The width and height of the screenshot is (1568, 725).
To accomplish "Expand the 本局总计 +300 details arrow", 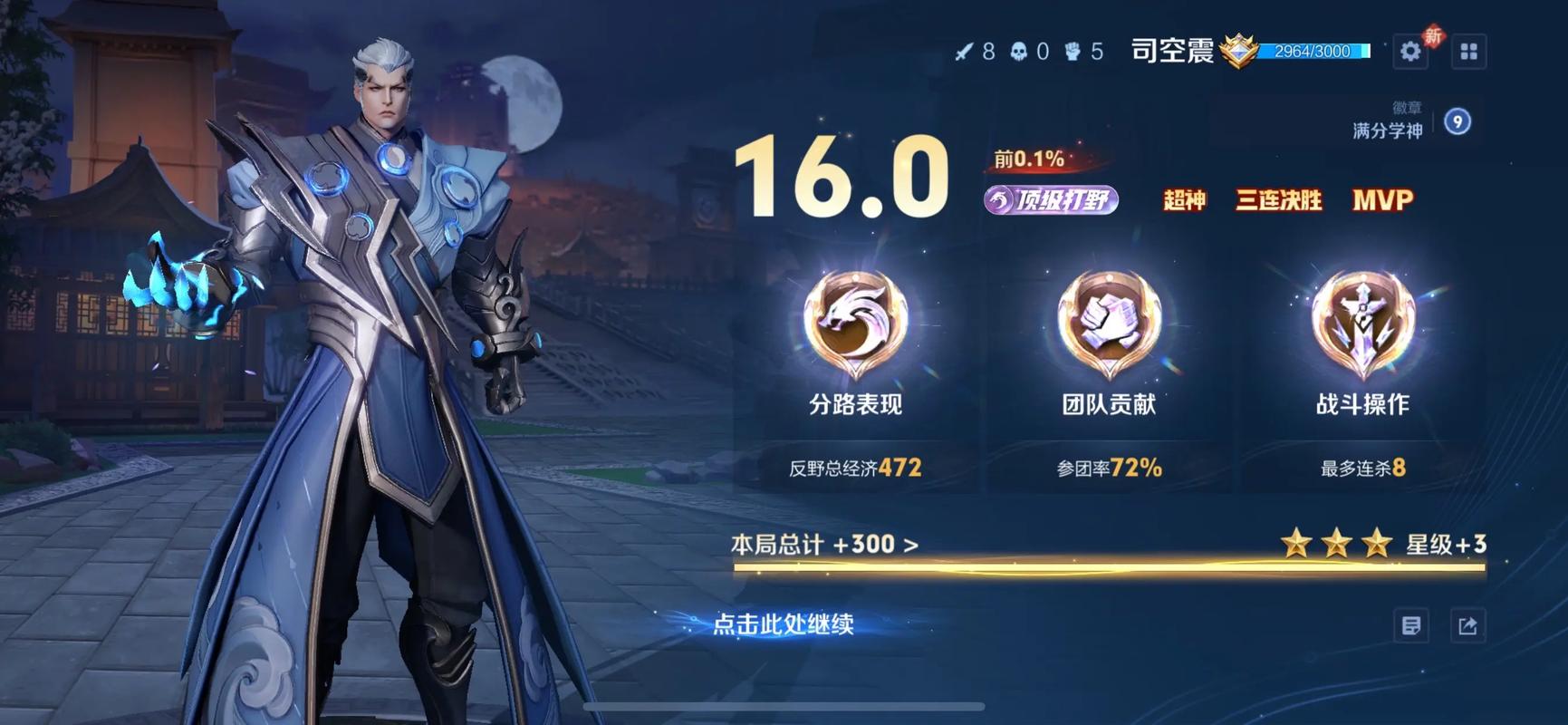I will [x=909, y=546].
